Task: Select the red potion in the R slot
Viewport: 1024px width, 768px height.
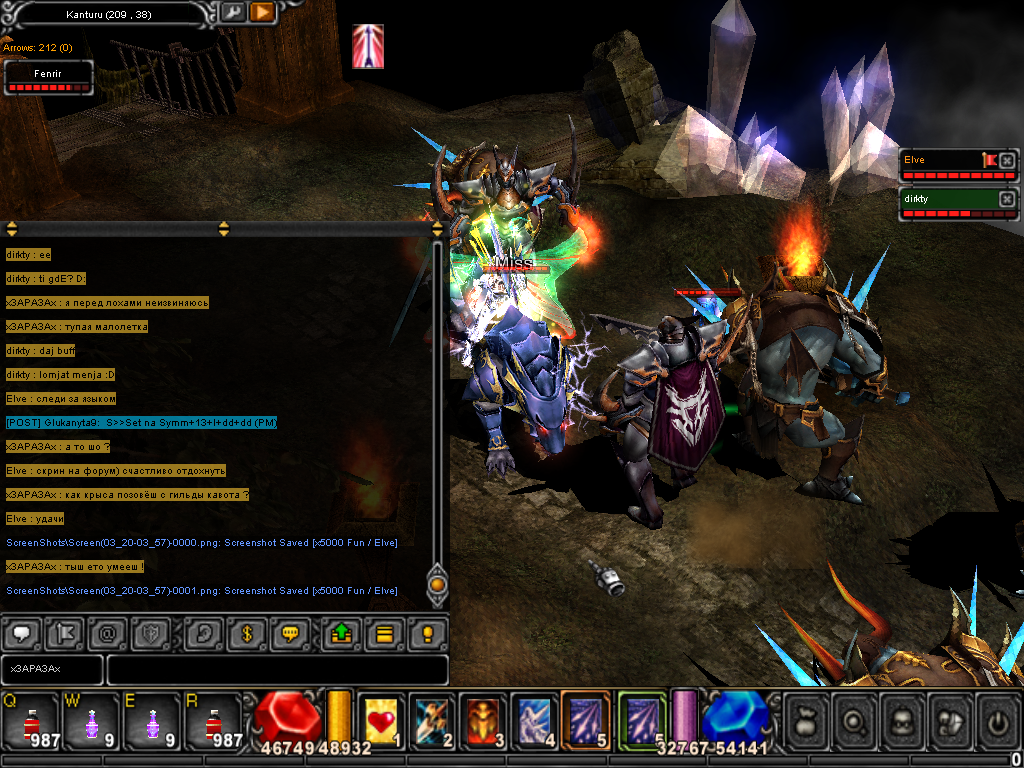Action: (212, 720)
